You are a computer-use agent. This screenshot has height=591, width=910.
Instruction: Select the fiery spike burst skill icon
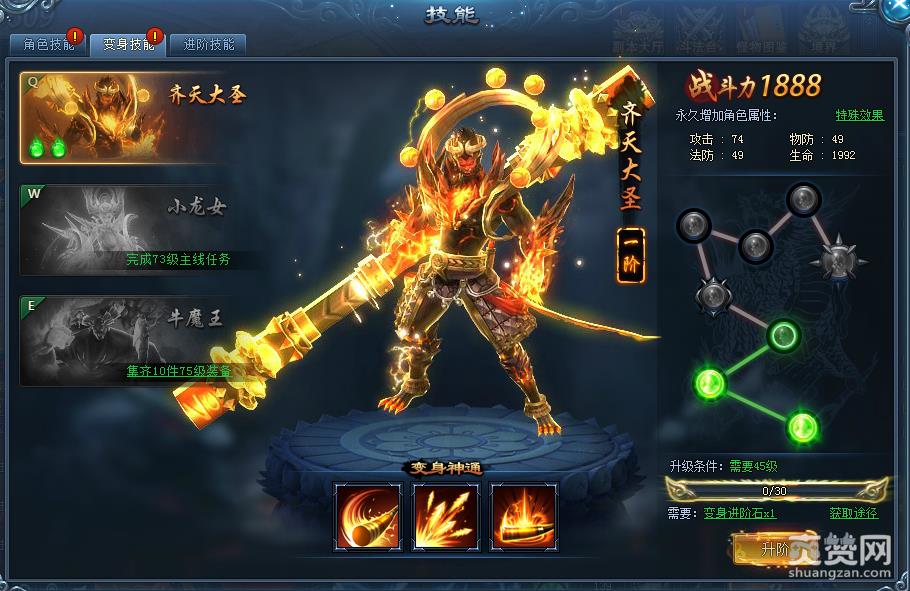point(445,516)
